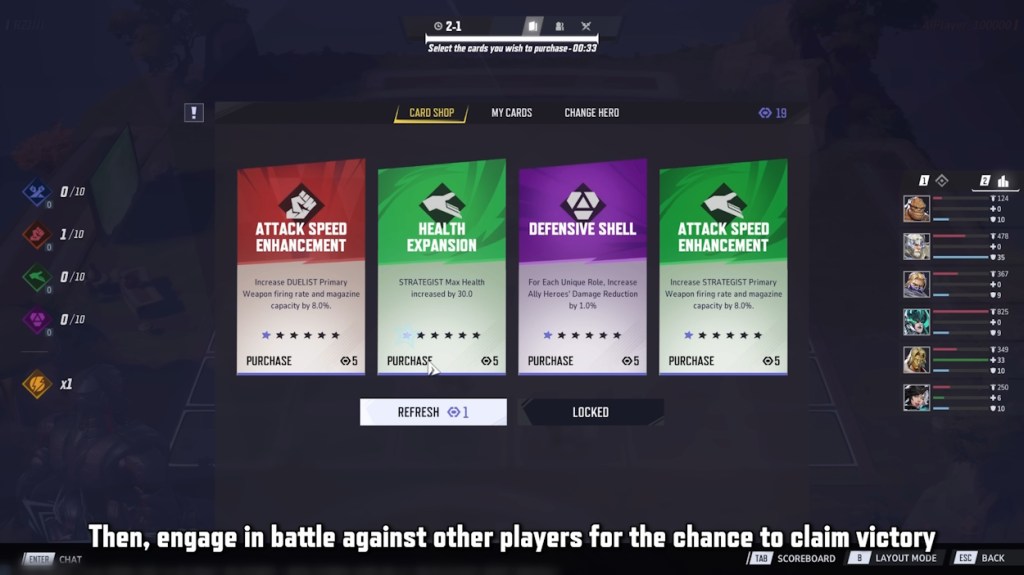Open the Change Hero tab

[x=591, y=113]
